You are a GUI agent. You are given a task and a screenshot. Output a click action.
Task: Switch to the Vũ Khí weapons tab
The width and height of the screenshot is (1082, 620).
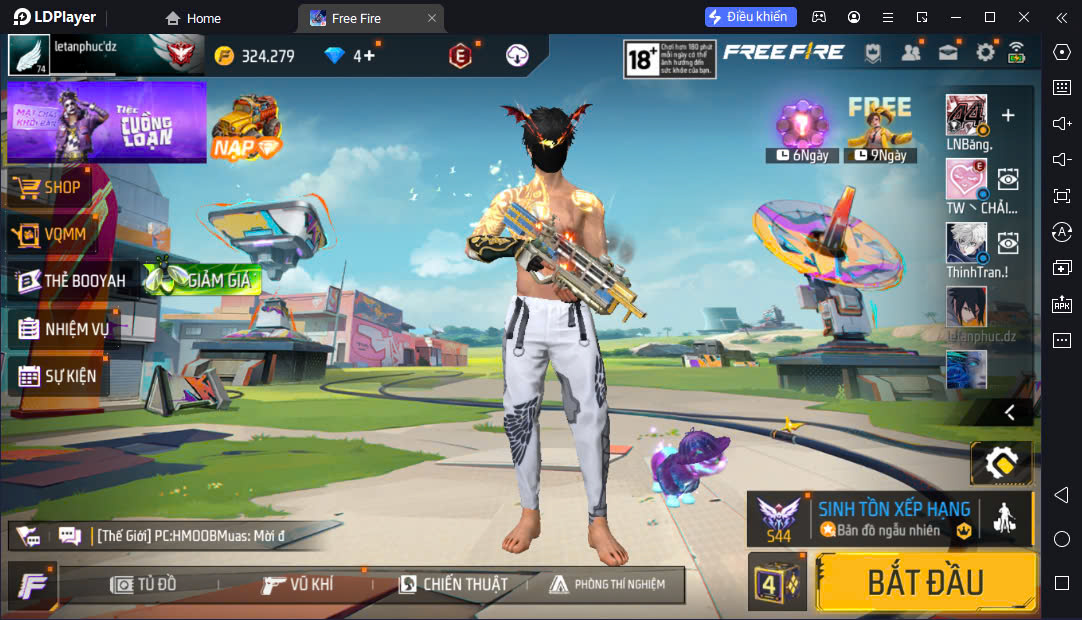click(x=298, y=584)
